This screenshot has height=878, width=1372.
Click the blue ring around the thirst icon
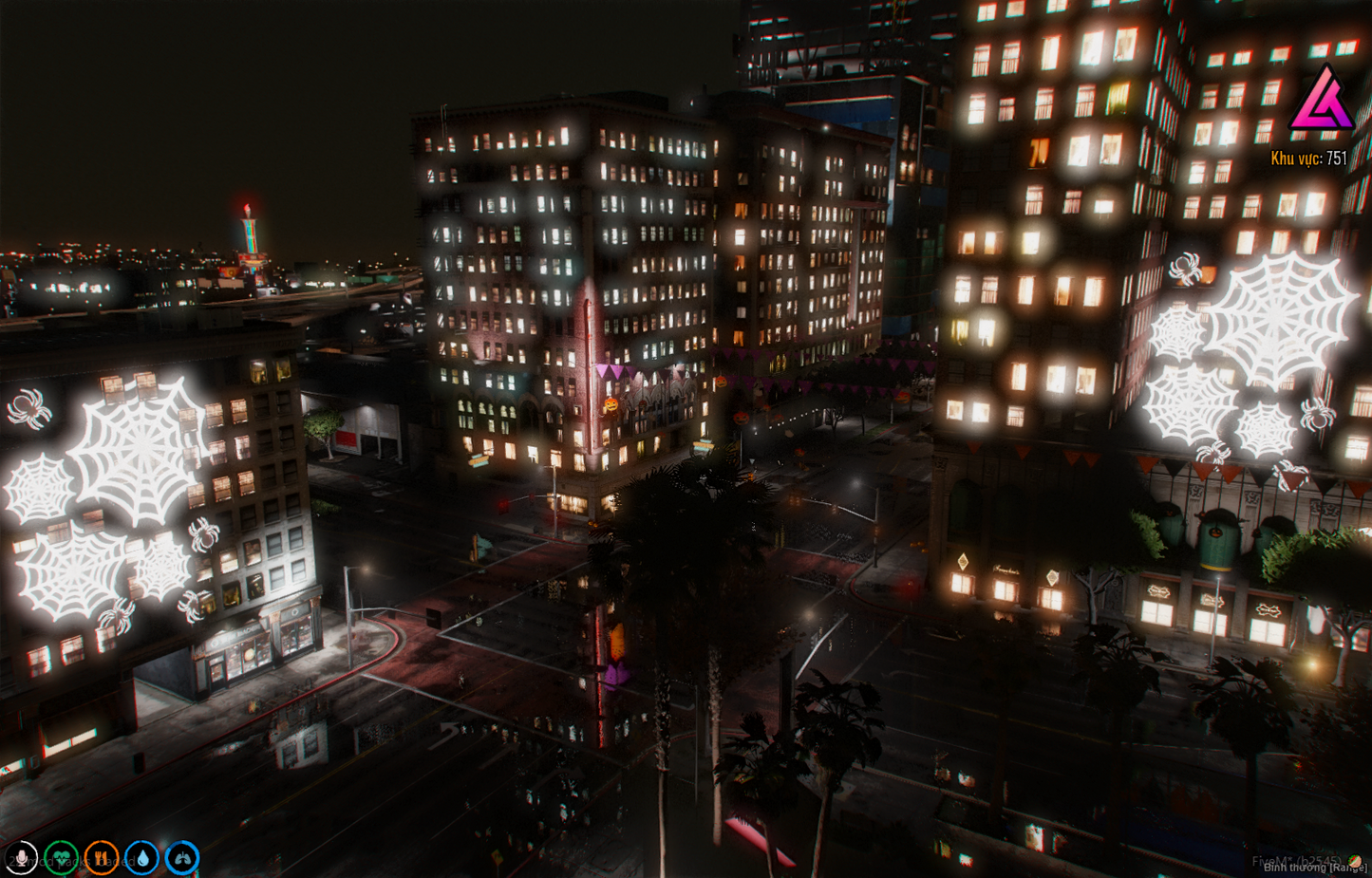143,841
